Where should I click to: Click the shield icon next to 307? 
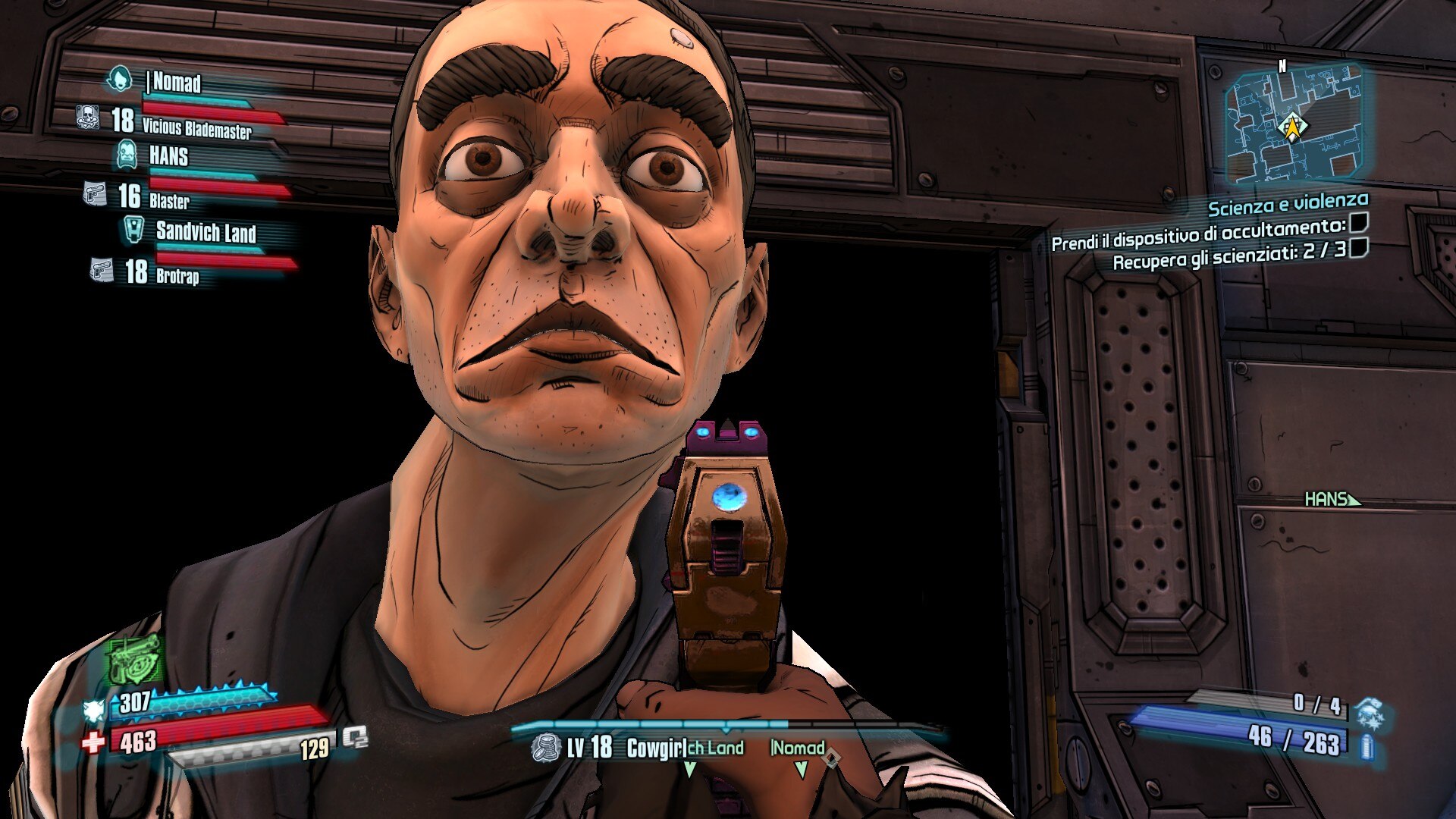coord(94,710)
